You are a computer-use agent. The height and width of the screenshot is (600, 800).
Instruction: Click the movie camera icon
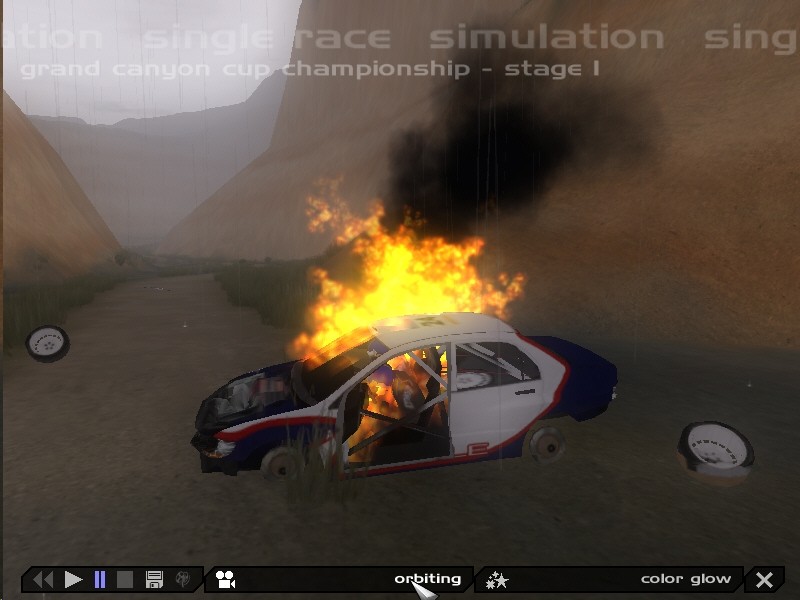click(226, 579)
